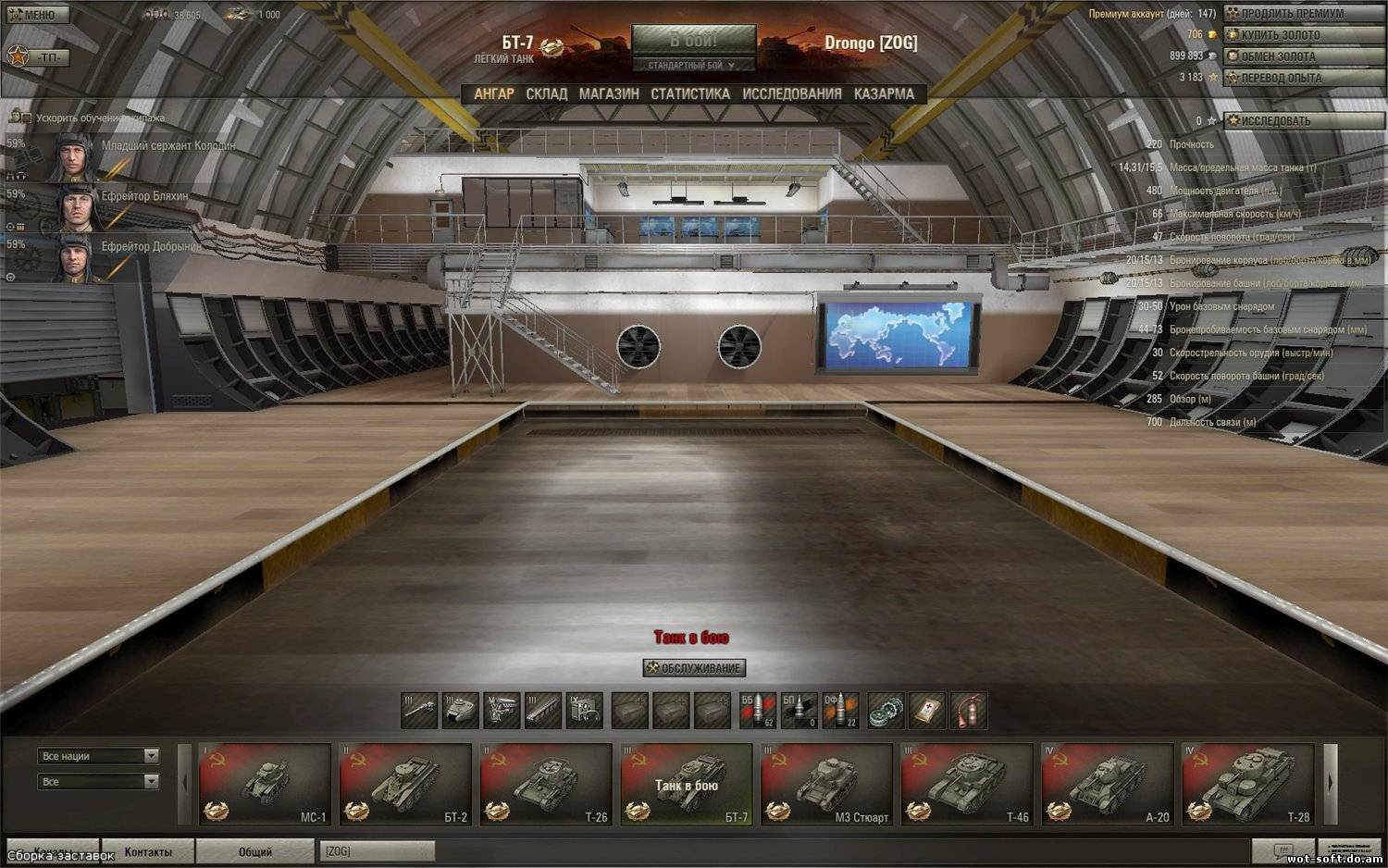This screenshot has width=1388, height=868.
Task: Choose the Т-28 tank tile
Action: [x=1247, y=784]
